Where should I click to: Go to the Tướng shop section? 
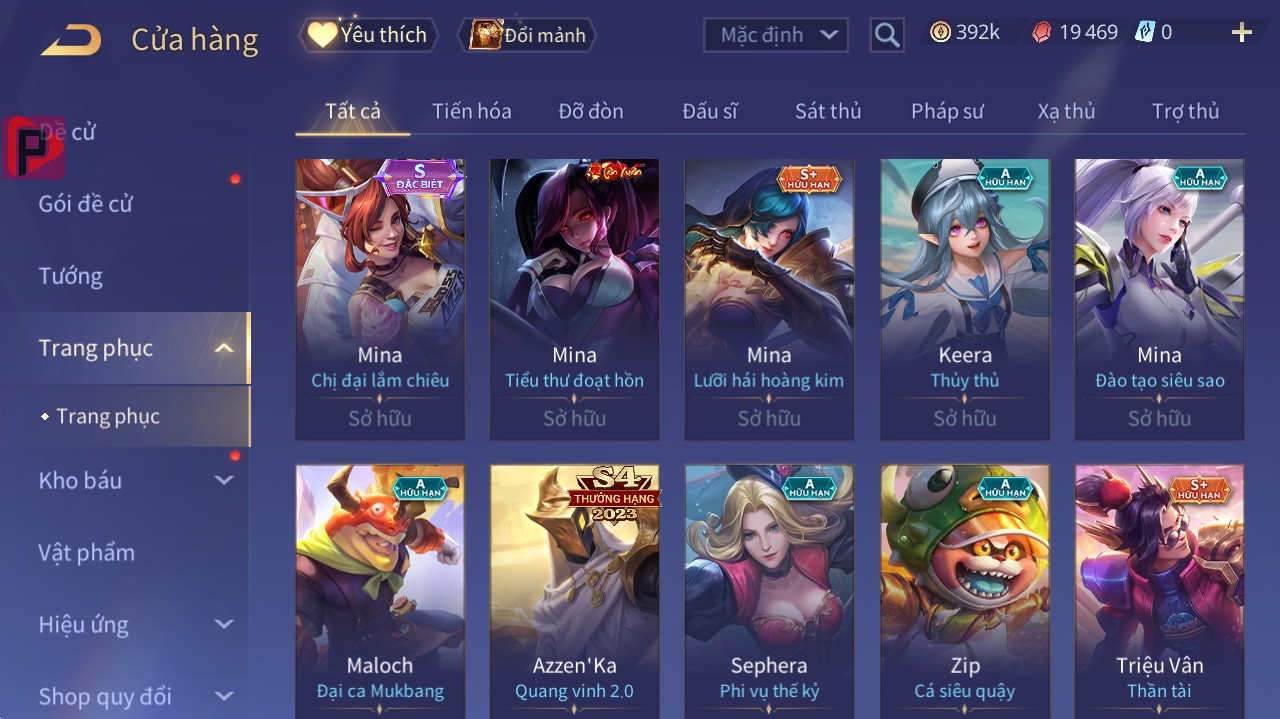tap(71, 276)
